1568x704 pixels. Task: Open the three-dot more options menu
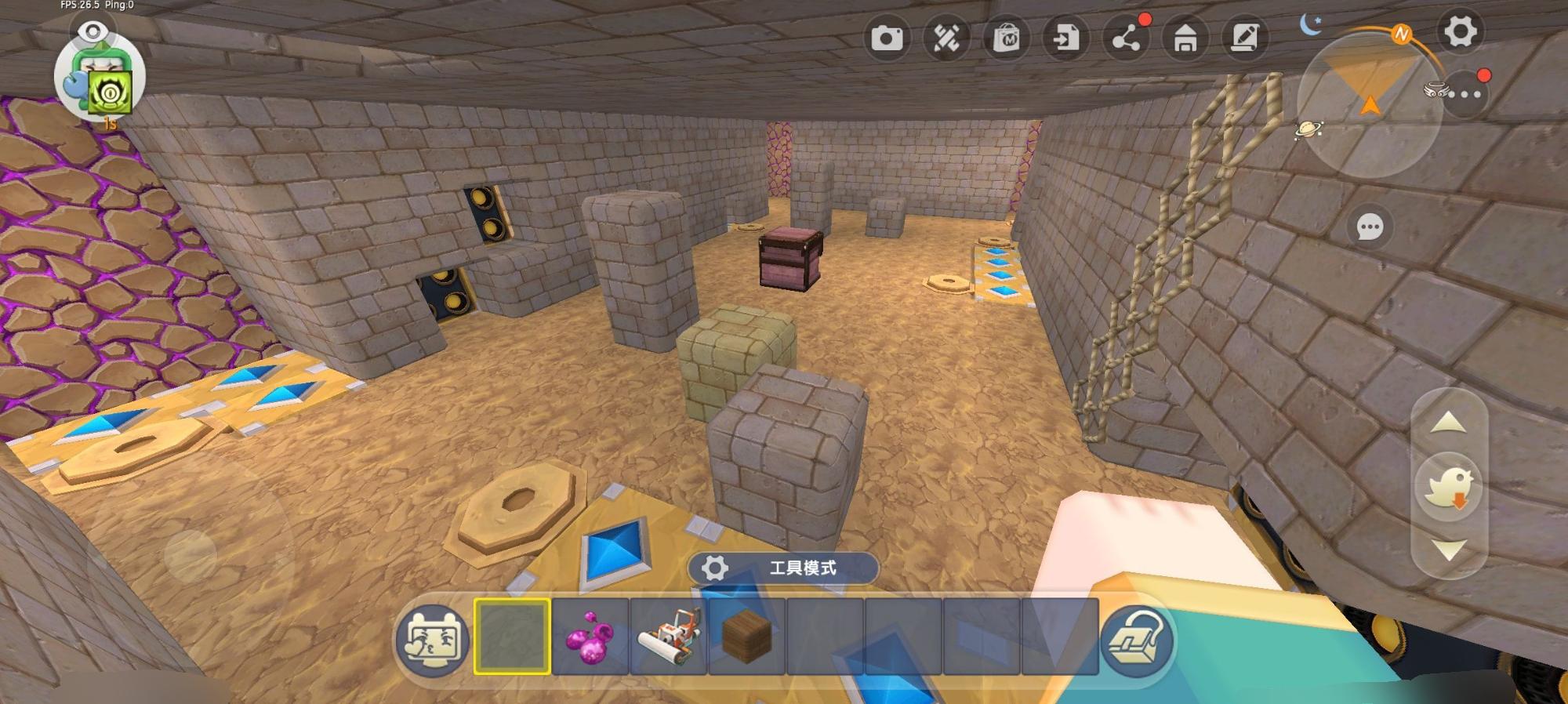pyautogui.click(x=1465, y=95)
